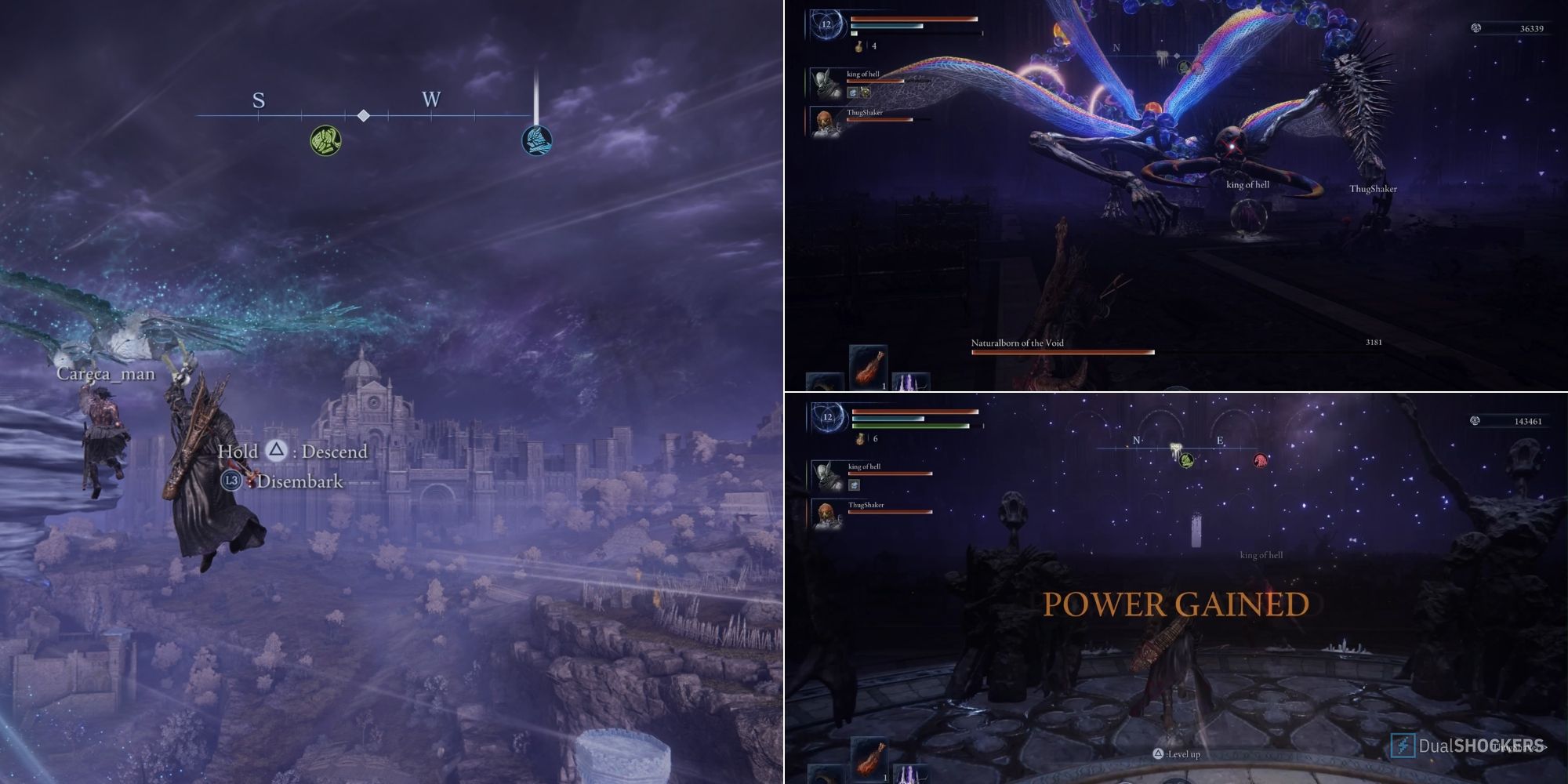Toggle the red summon icon near the compass

1259,459
